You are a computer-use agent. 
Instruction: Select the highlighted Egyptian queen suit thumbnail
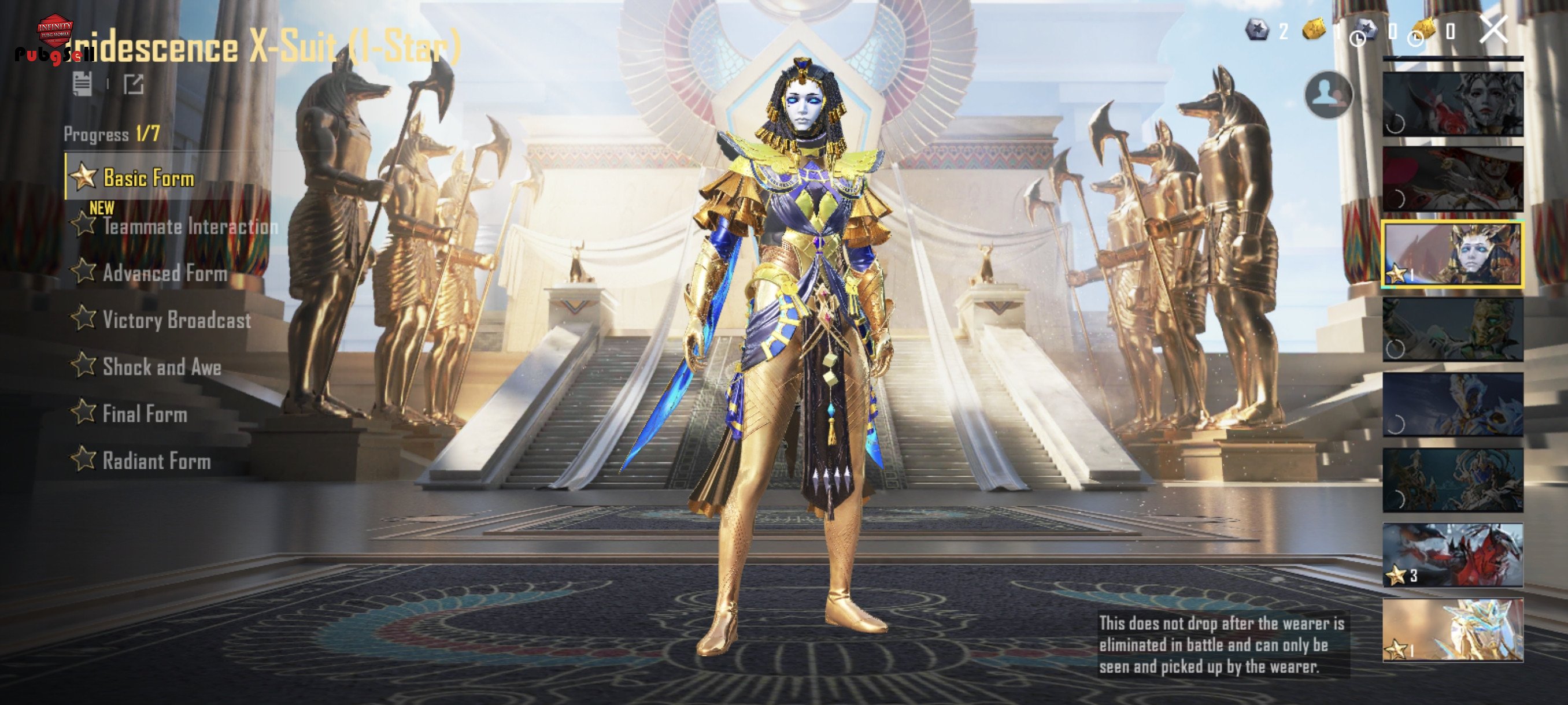1452,254
